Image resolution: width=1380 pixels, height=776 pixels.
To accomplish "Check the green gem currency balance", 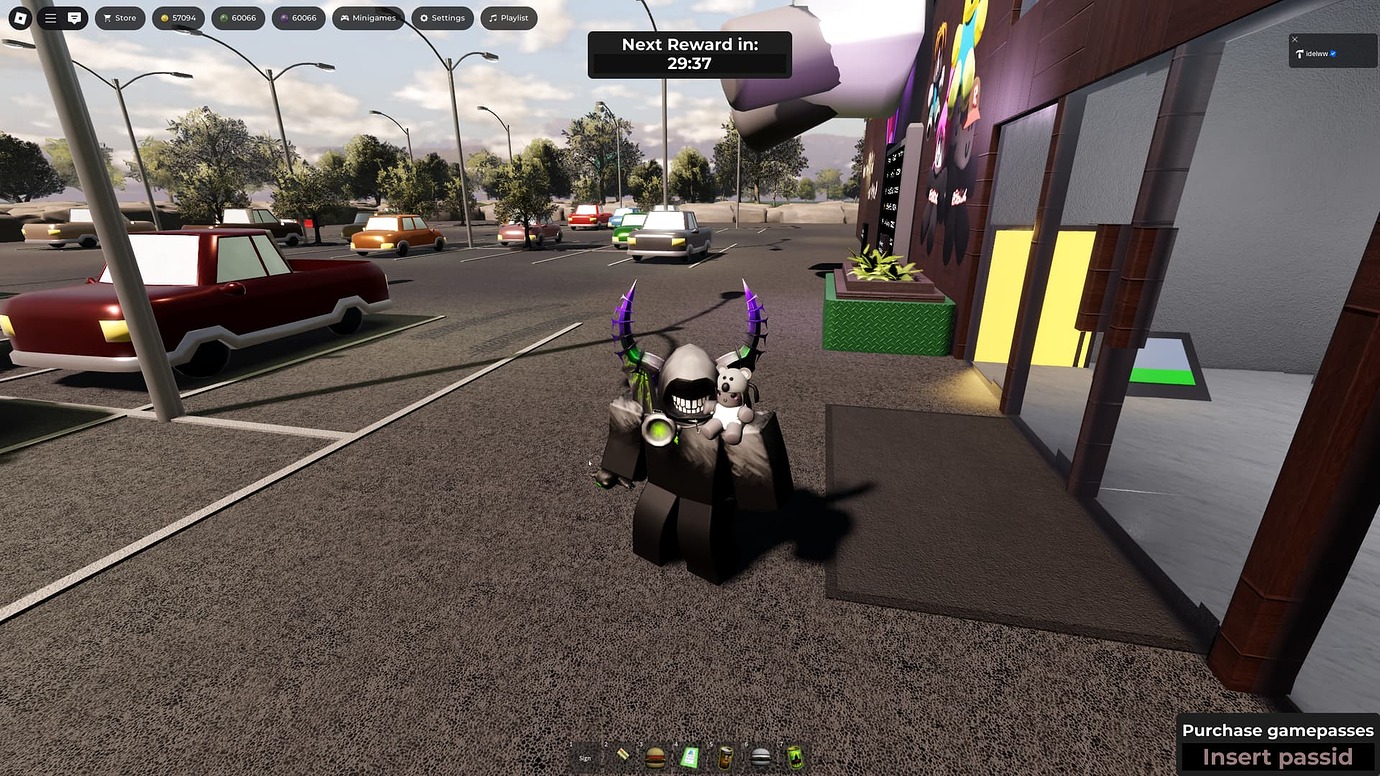I will (x=238, y=17).
